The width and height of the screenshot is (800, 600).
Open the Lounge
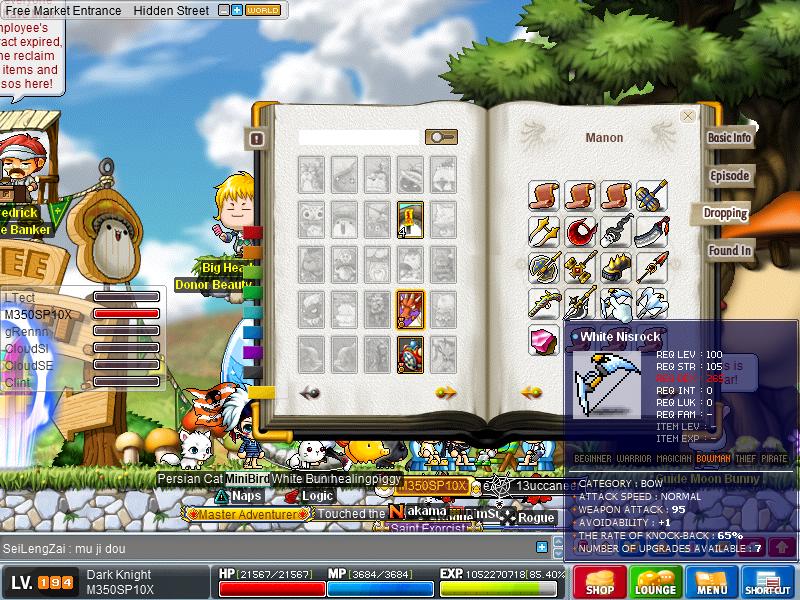[656, 581]
